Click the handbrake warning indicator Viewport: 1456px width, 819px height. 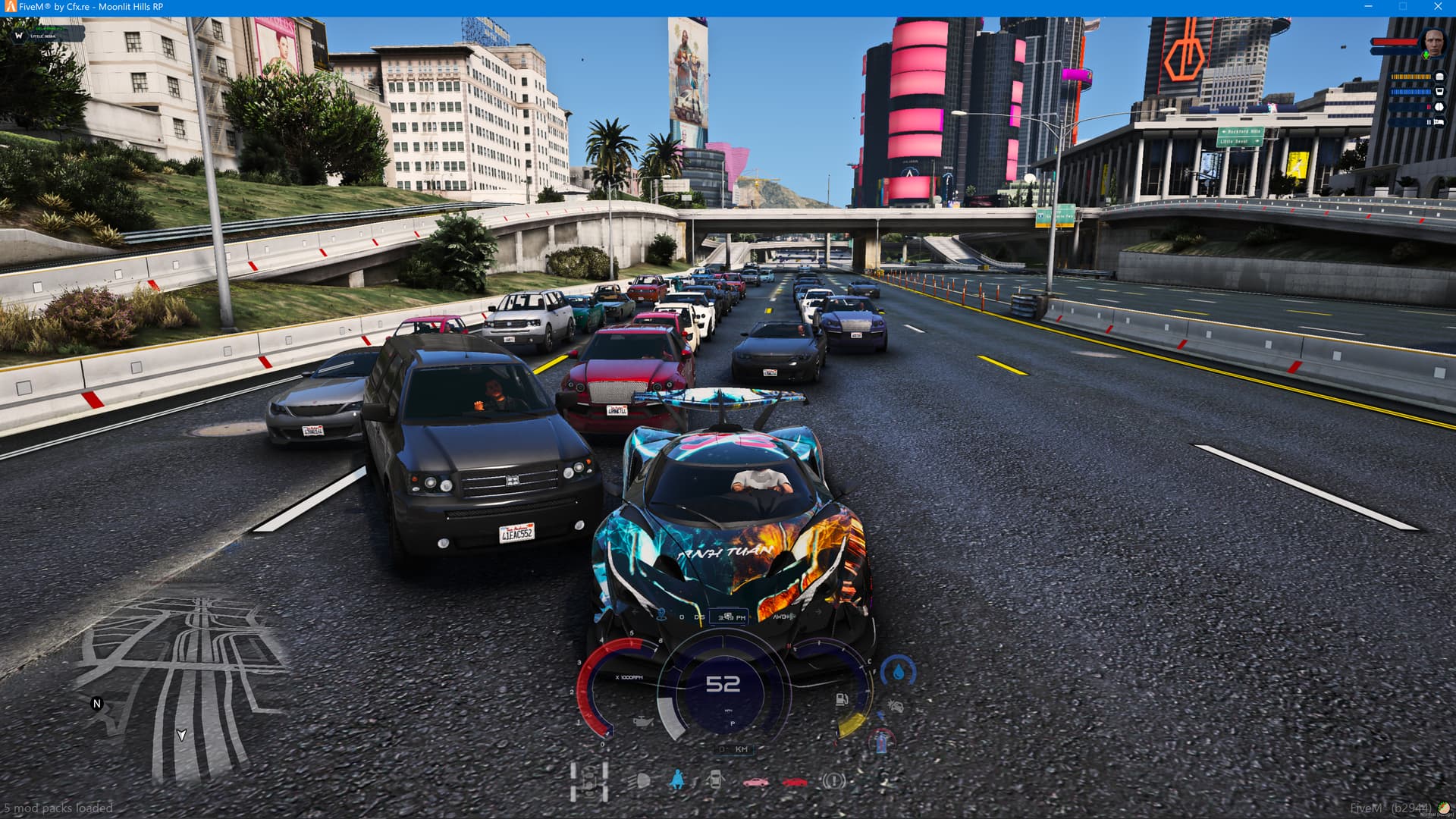pos(833,780)
